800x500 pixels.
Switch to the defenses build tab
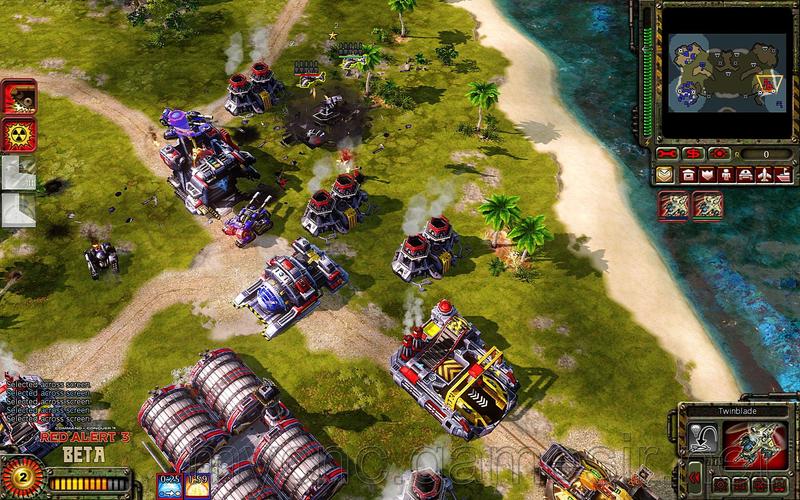click(x=708, y=175)
